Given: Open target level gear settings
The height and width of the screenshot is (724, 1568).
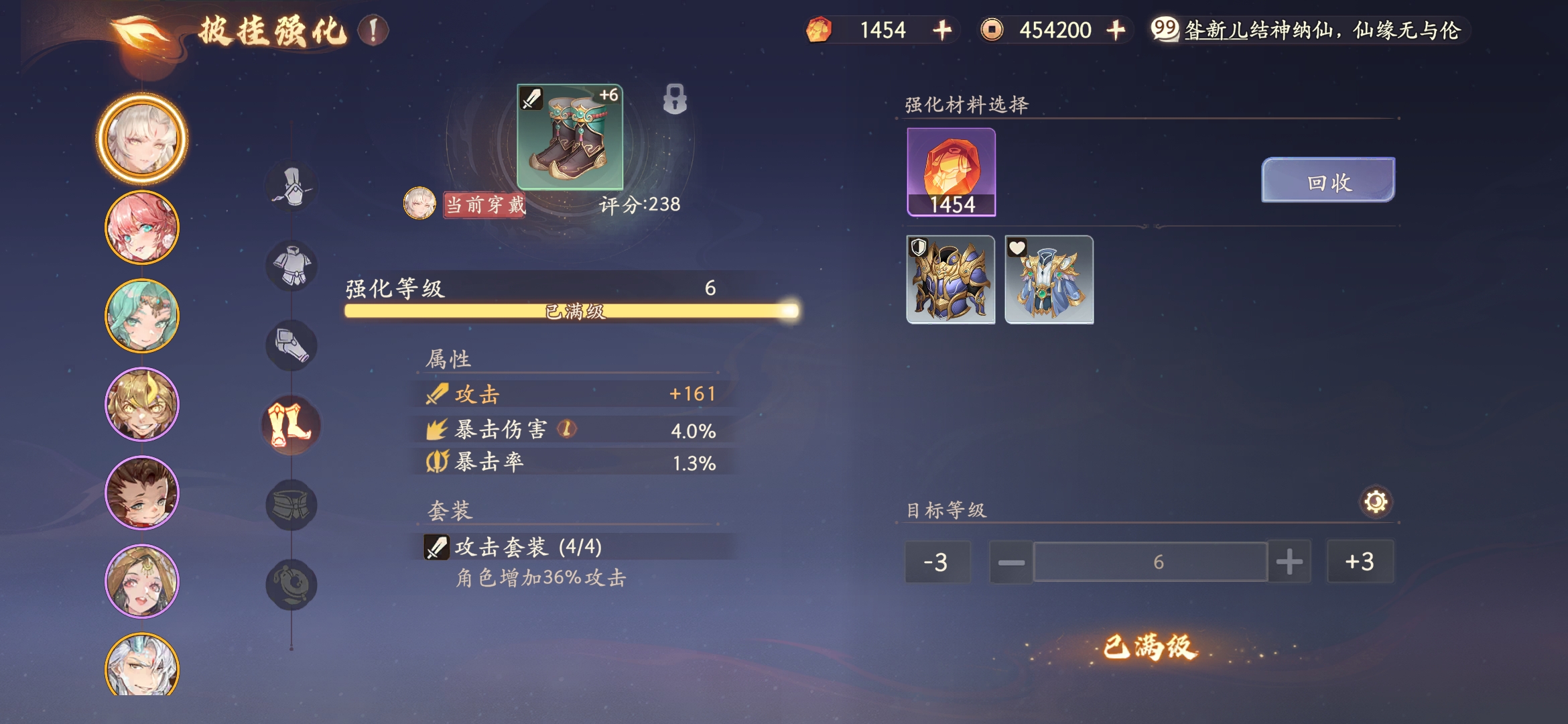Looking at the screenshot, I should tap(1375, 501).
